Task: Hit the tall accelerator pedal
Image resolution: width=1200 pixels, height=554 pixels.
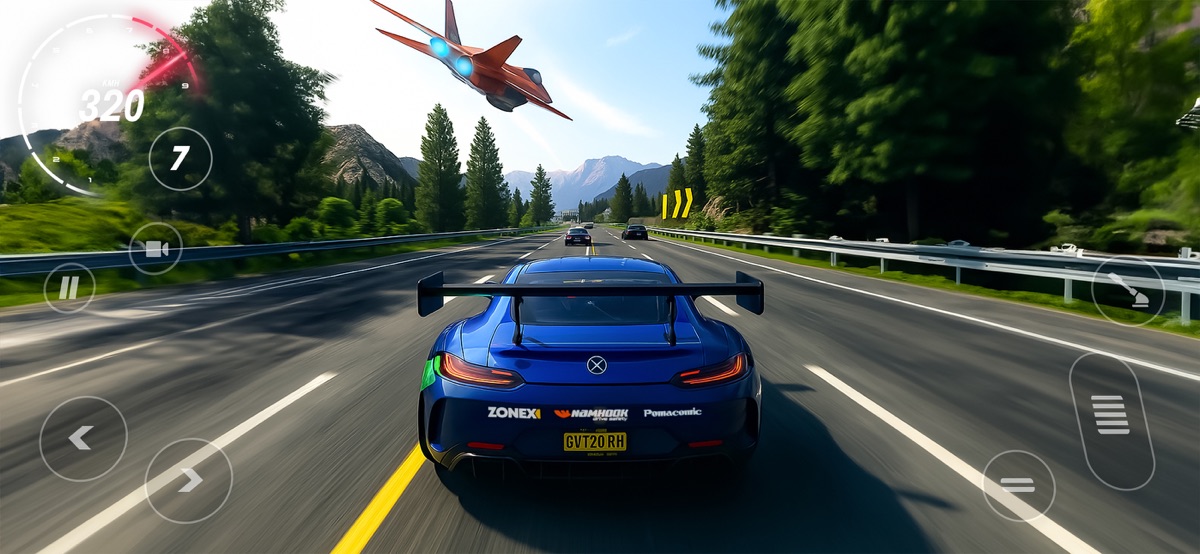Action: (1111, 421)
